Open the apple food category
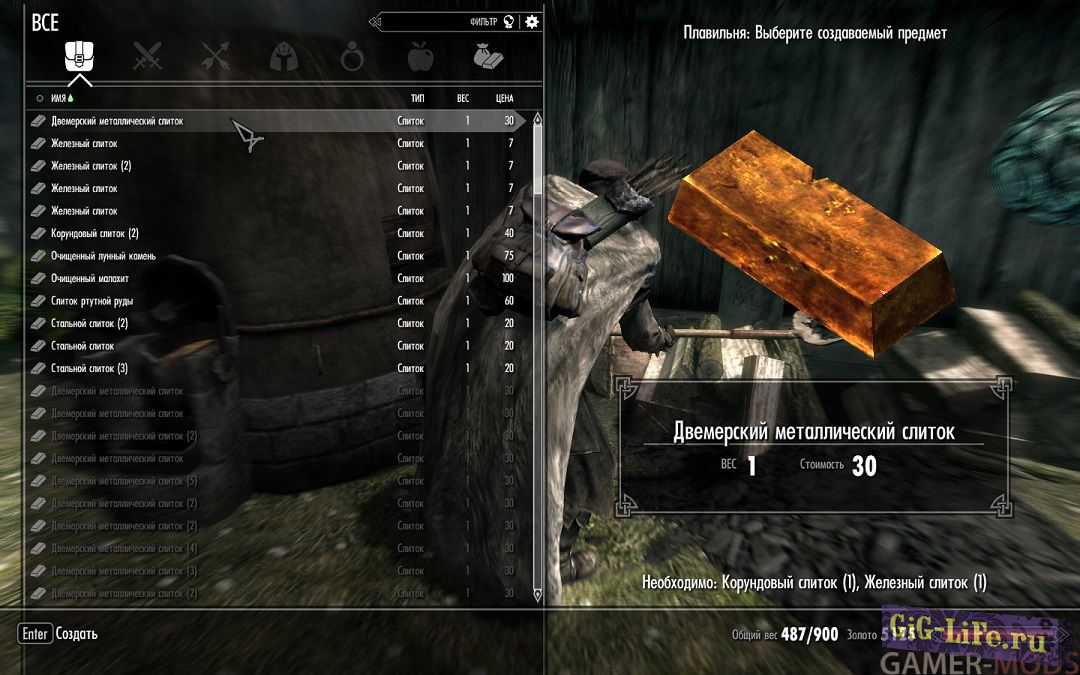The height and width of the screenshot is (675, 1080). tap(421, 57)
